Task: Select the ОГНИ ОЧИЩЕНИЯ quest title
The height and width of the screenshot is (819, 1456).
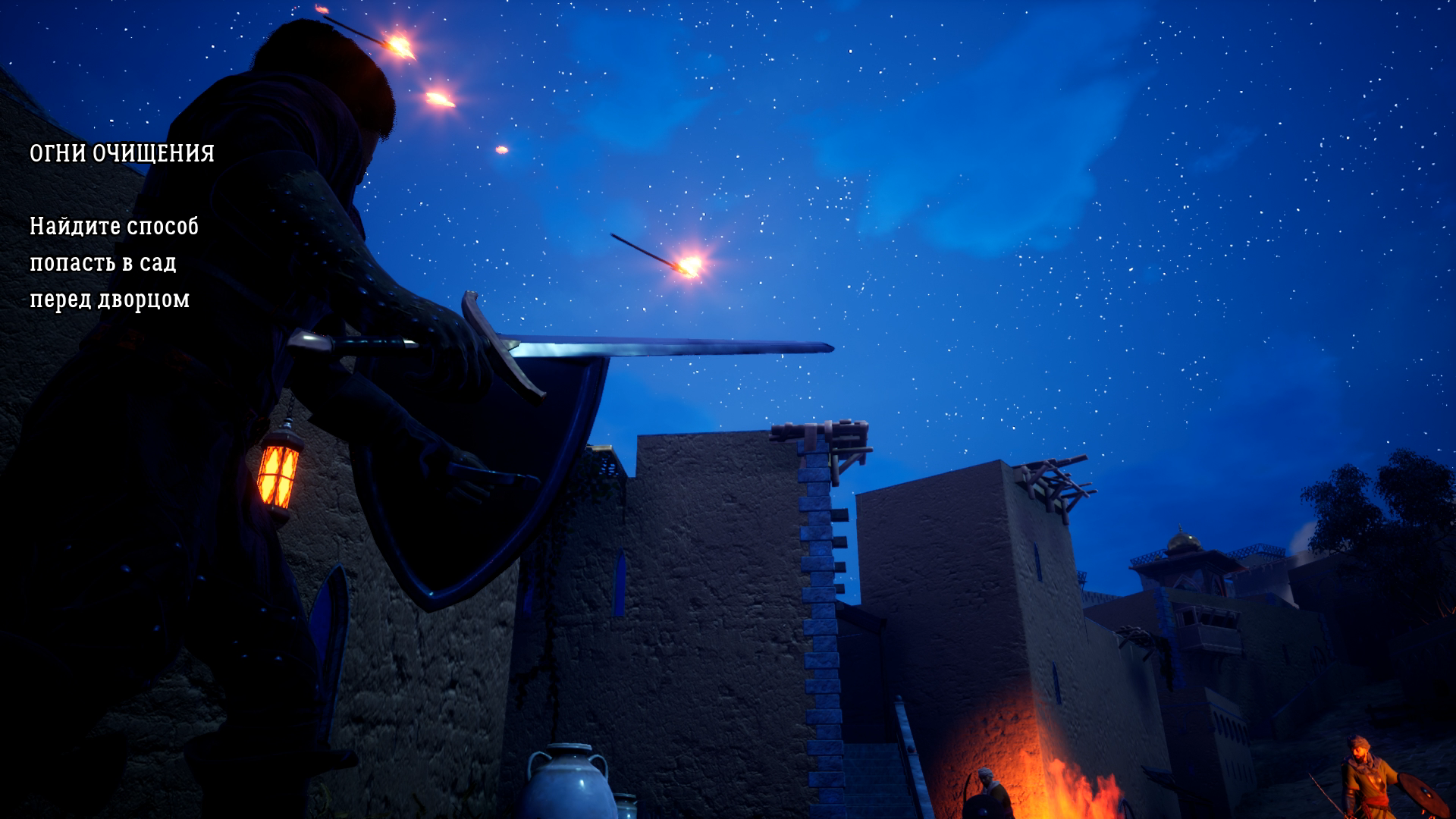Action: pyautogui.click(x=122, y=154)
